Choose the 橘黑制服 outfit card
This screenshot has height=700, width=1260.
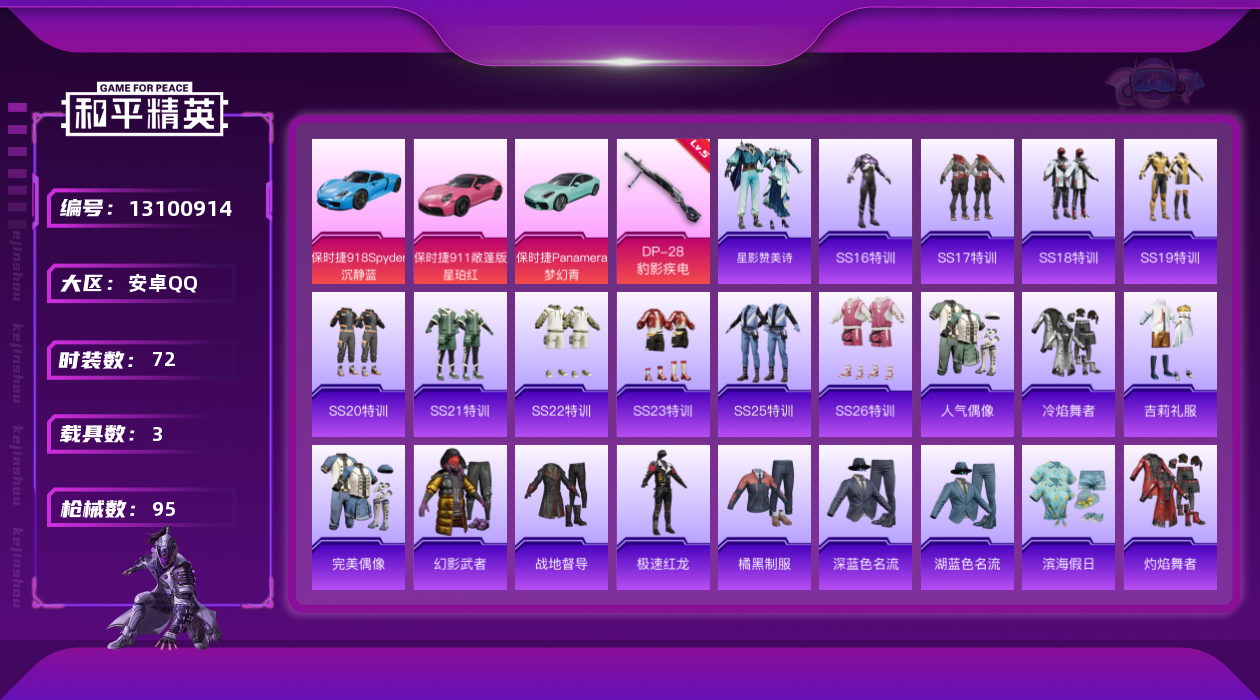[x=764, y=517]
